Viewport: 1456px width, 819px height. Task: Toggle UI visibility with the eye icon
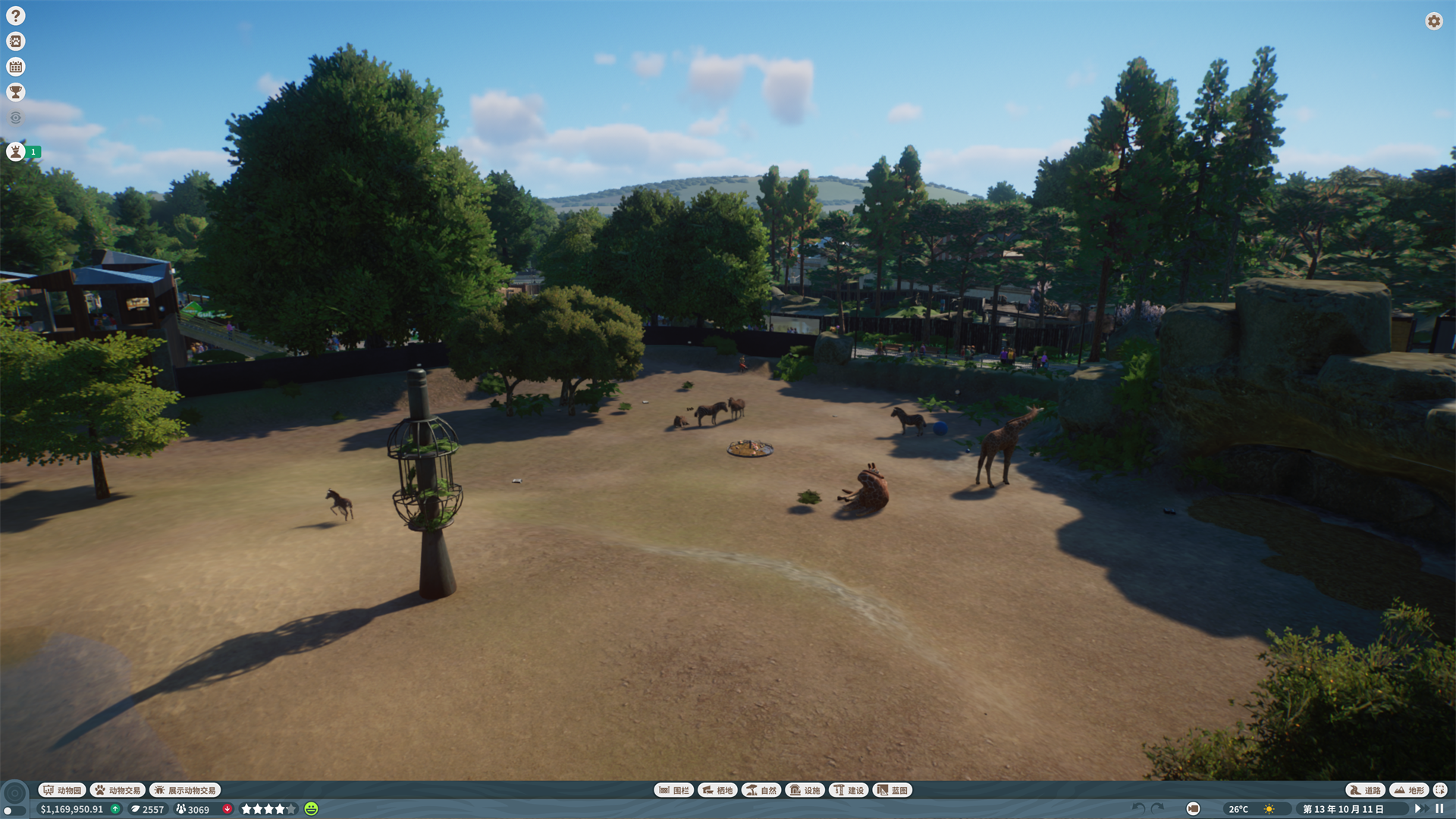pyautogui.click(x=15, y=117)
